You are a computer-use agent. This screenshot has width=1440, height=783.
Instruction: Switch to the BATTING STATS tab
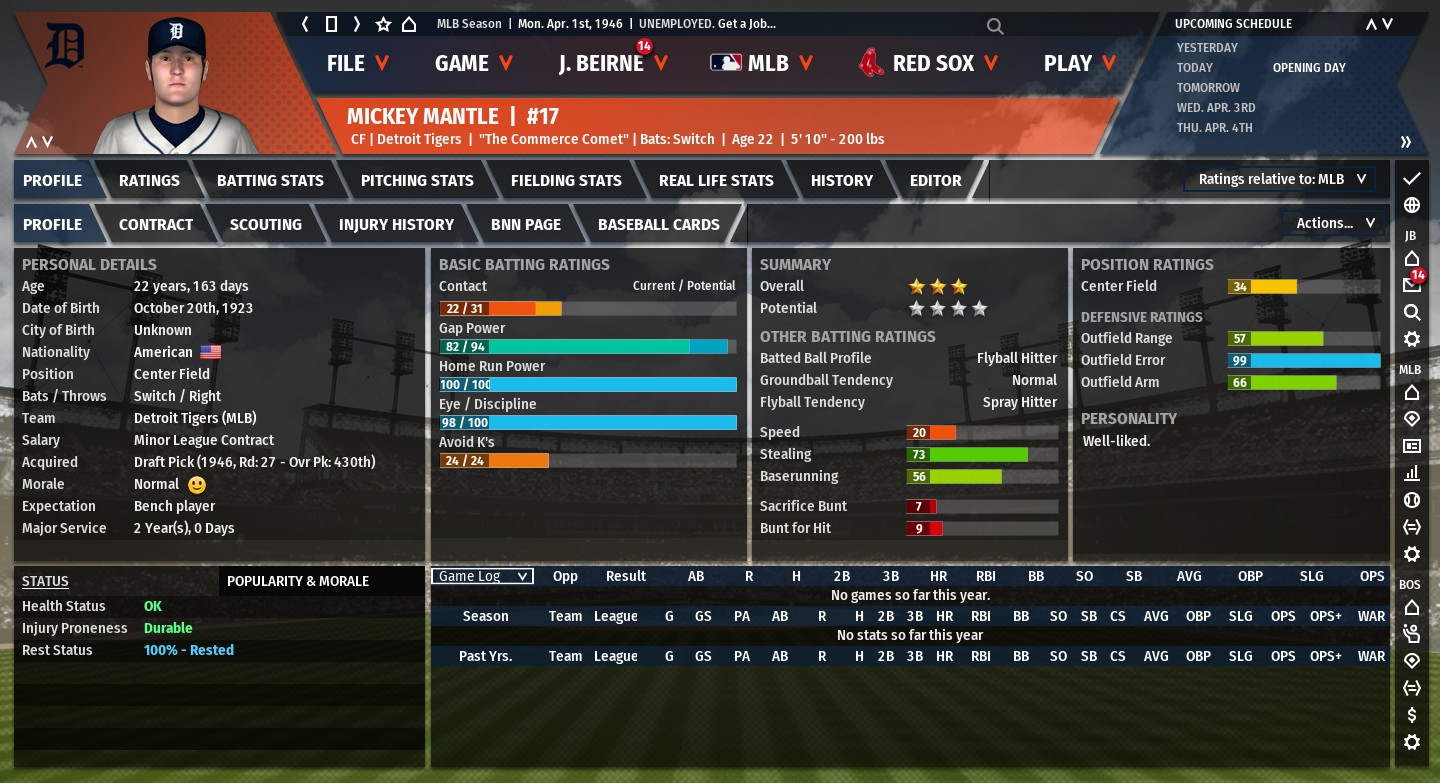coord(270,181)
